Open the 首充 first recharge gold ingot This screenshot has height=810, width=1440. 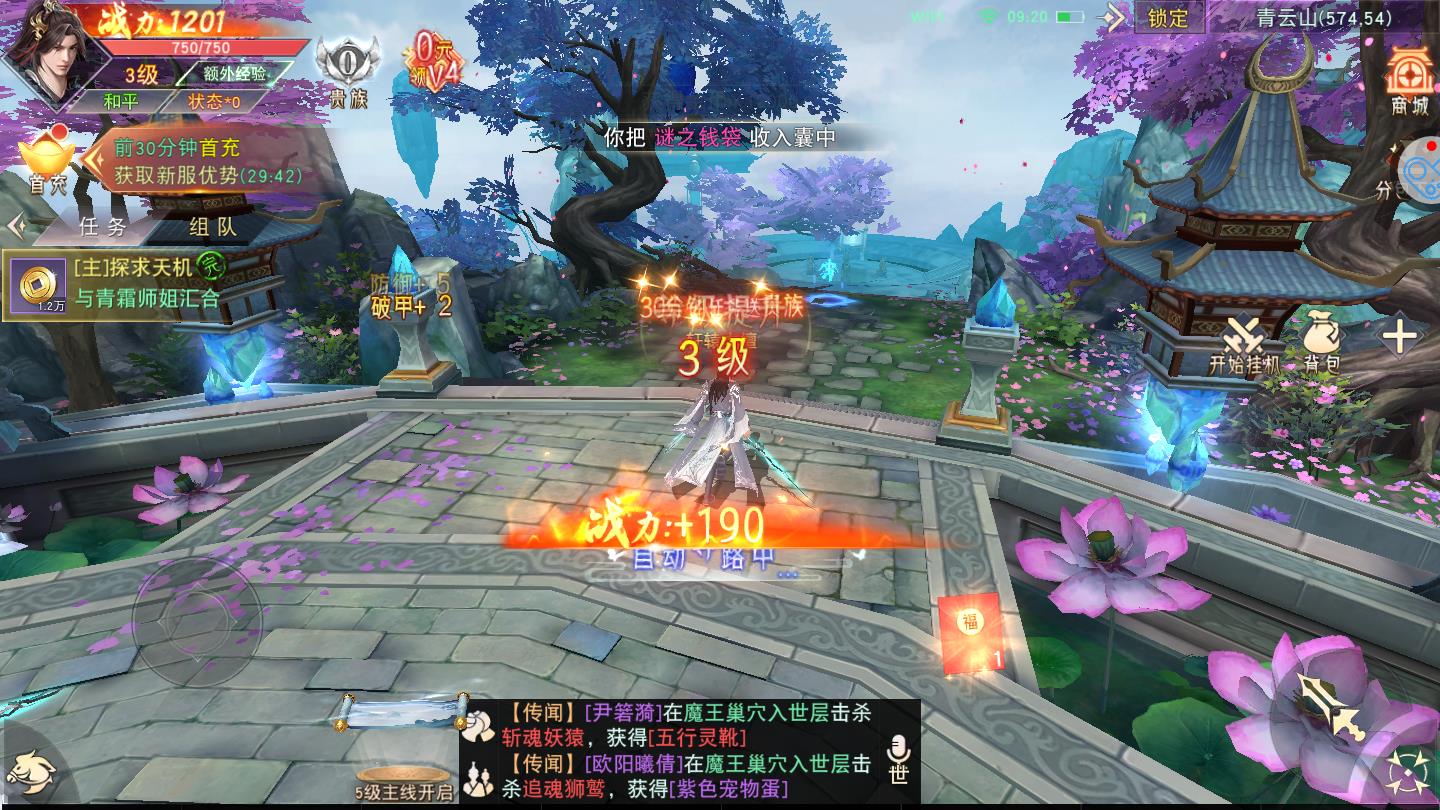pos(46,160)
